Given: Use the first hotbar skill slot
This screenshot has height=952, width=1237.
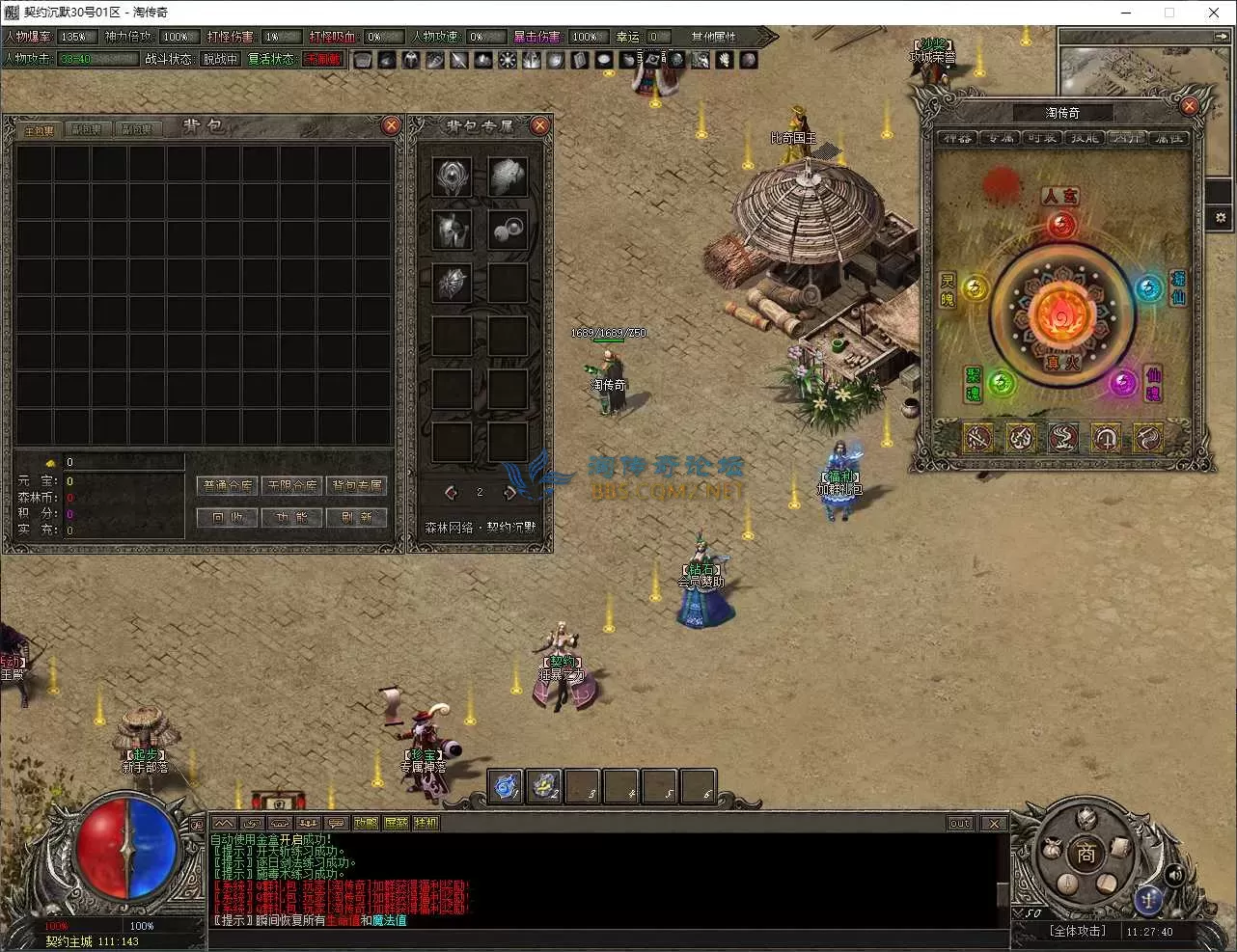Looking at the screenshot, I should [x=506, y=787].
